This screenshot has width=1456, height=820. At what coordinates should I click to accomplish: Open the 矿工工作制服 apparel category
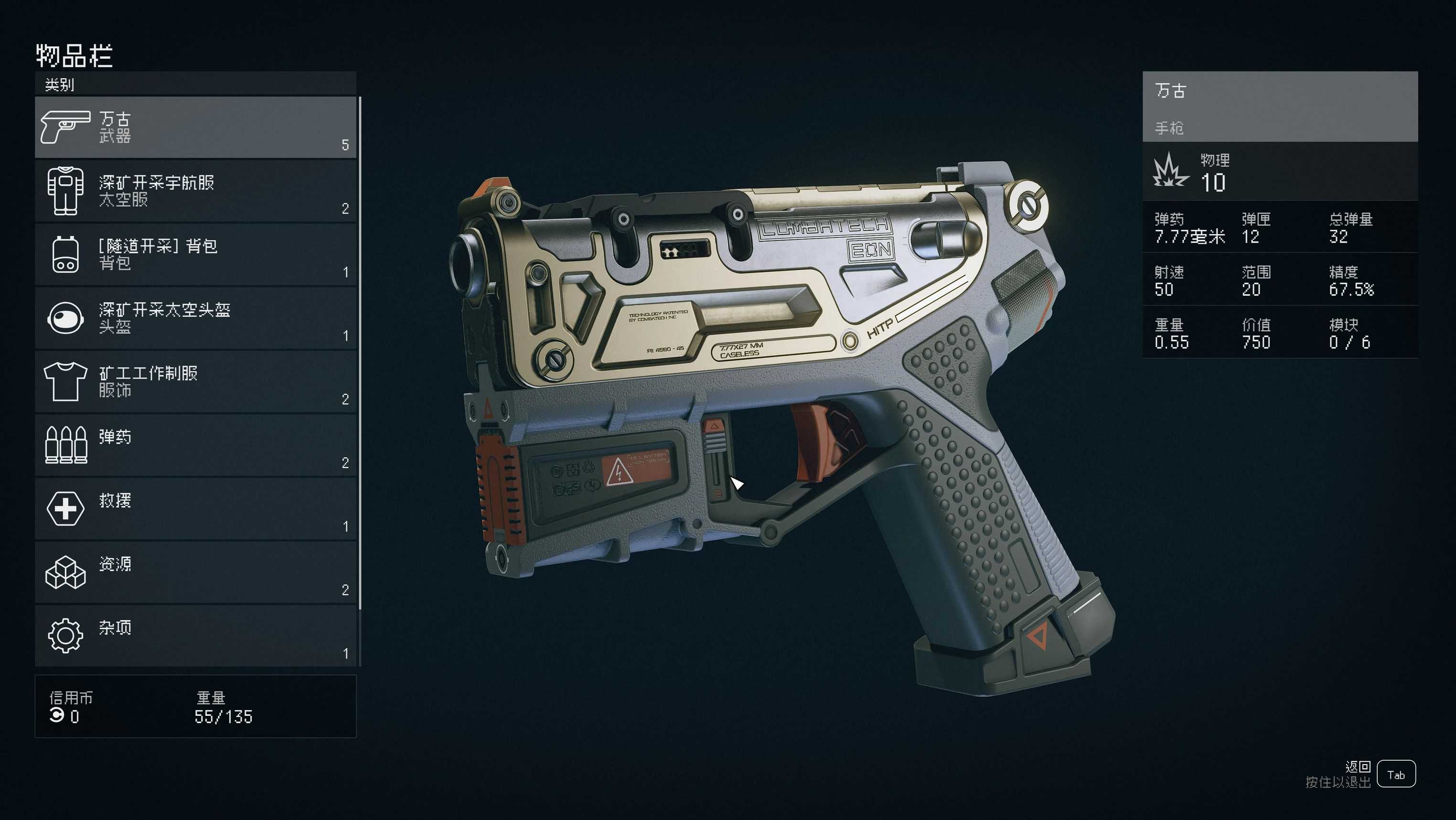click(195, 381)
